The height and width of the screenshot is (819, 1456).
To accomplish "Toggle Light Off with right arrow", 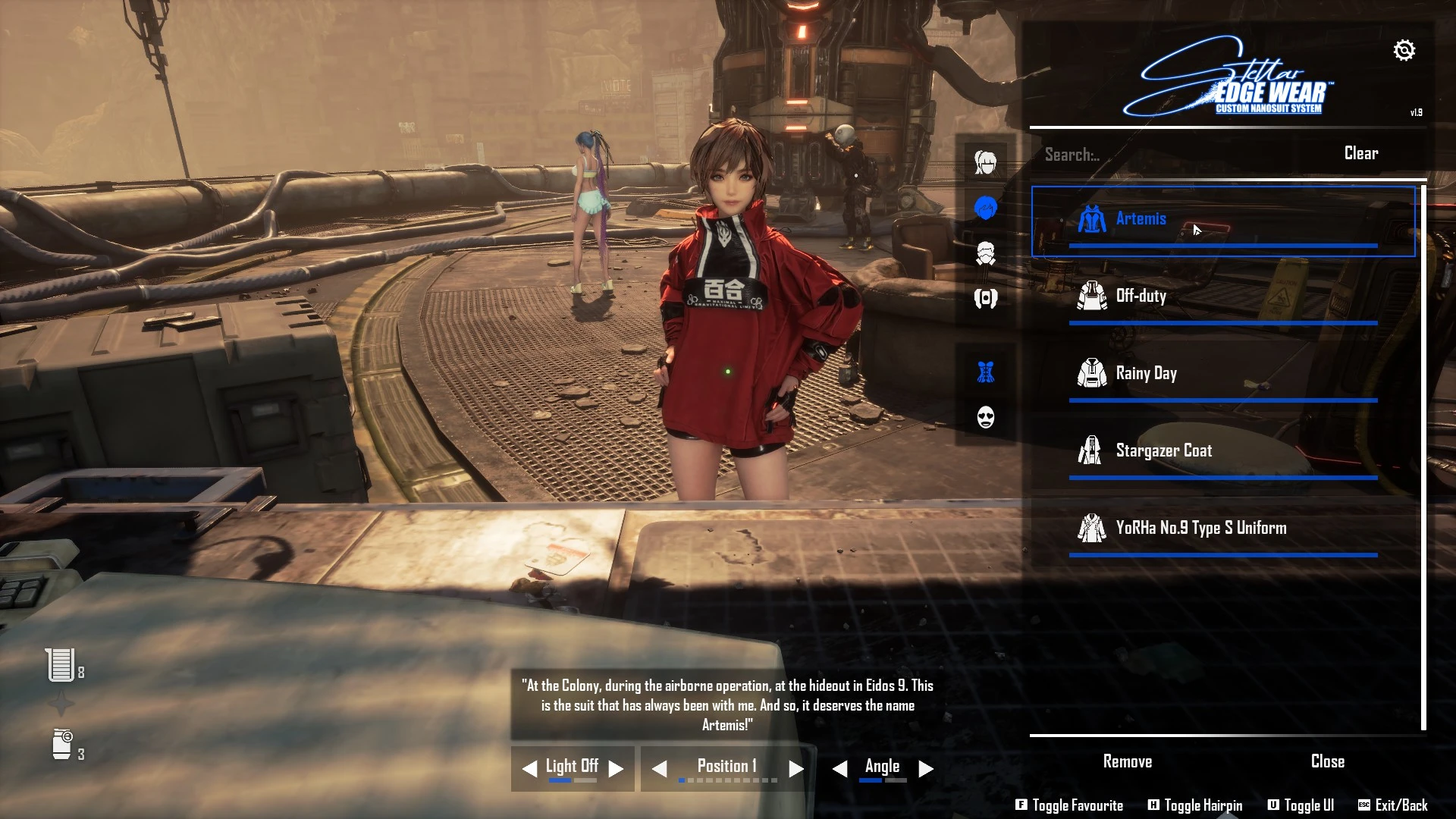I will (x=617, y=769).
